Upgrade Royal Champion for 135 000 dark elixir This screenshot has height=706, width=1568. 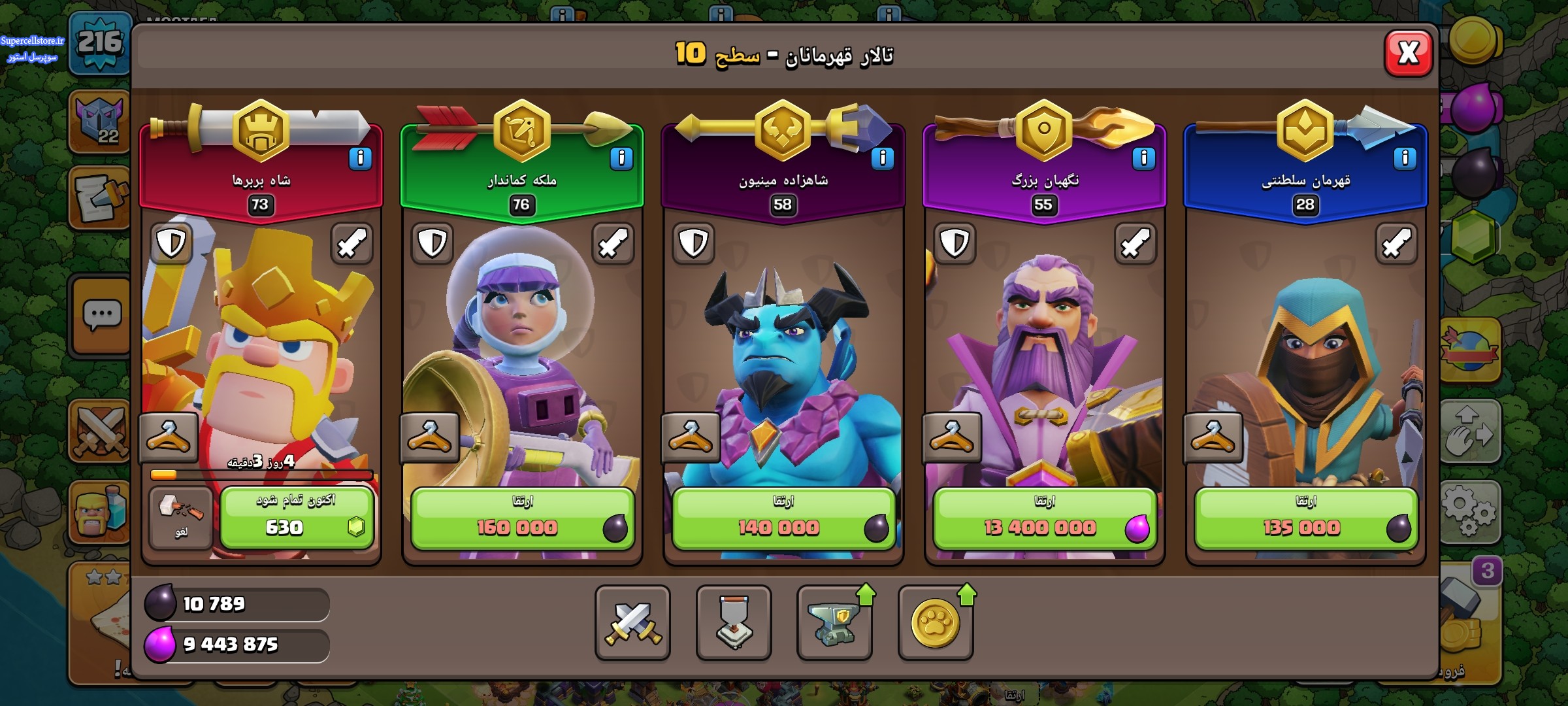[1305, 518]
